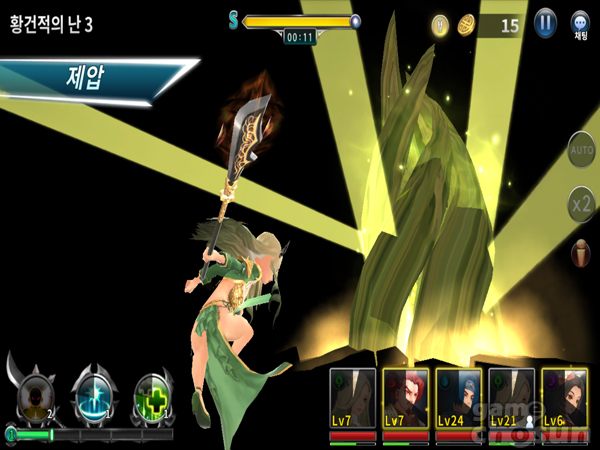Viewport: 600px width, 450px height.
Task: Choose the Lv24 blue-haired hero portrait
Action: click(459, 399)
